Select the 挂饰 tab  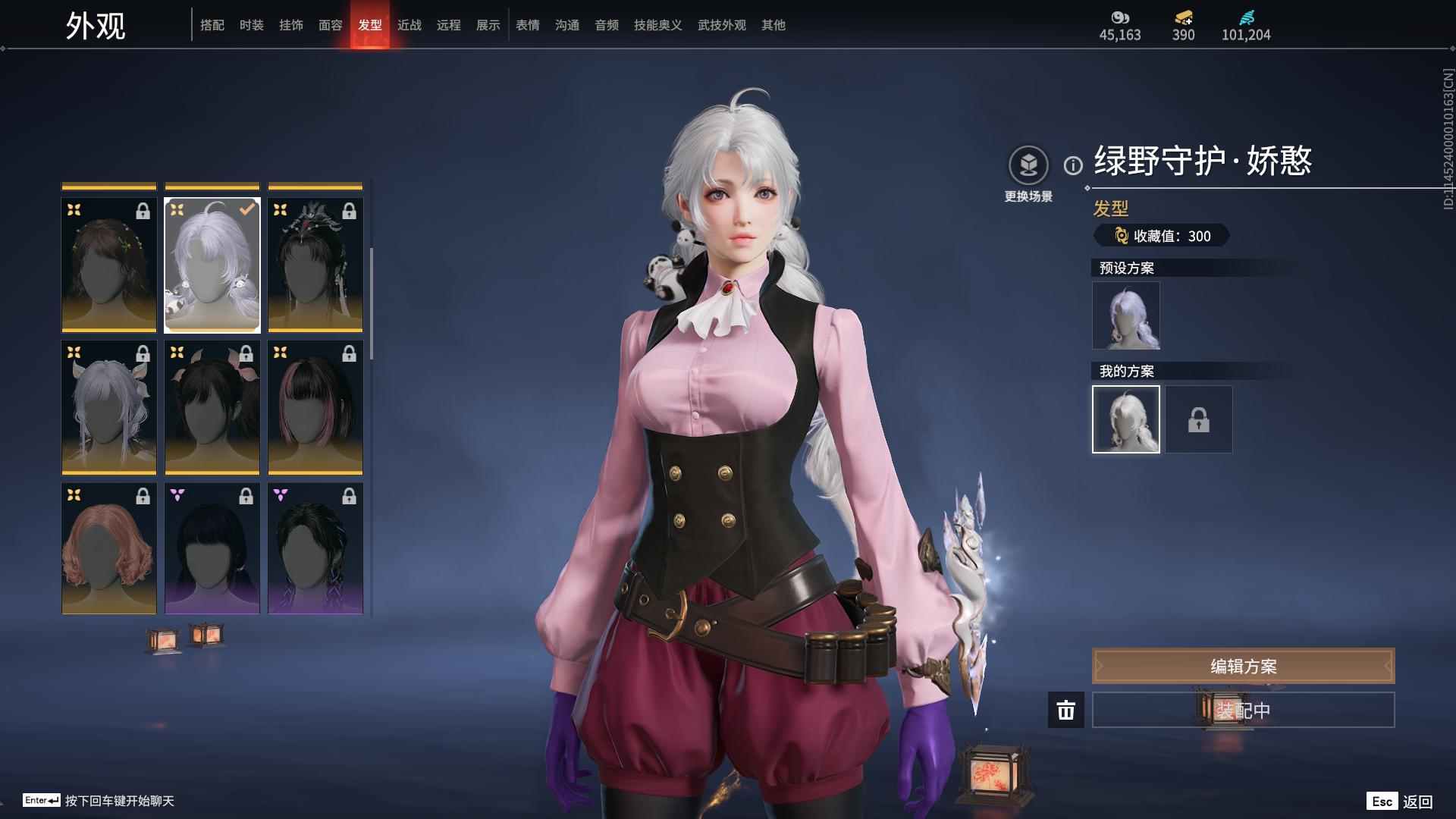[291, 25]
